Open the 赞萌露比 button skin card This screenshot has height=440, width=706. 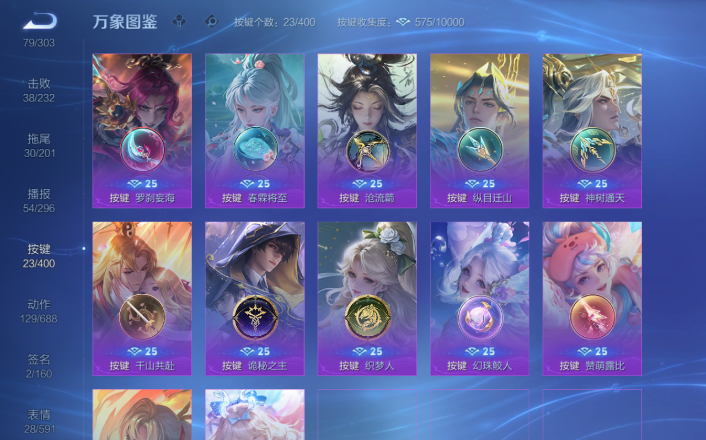point(592,298)
